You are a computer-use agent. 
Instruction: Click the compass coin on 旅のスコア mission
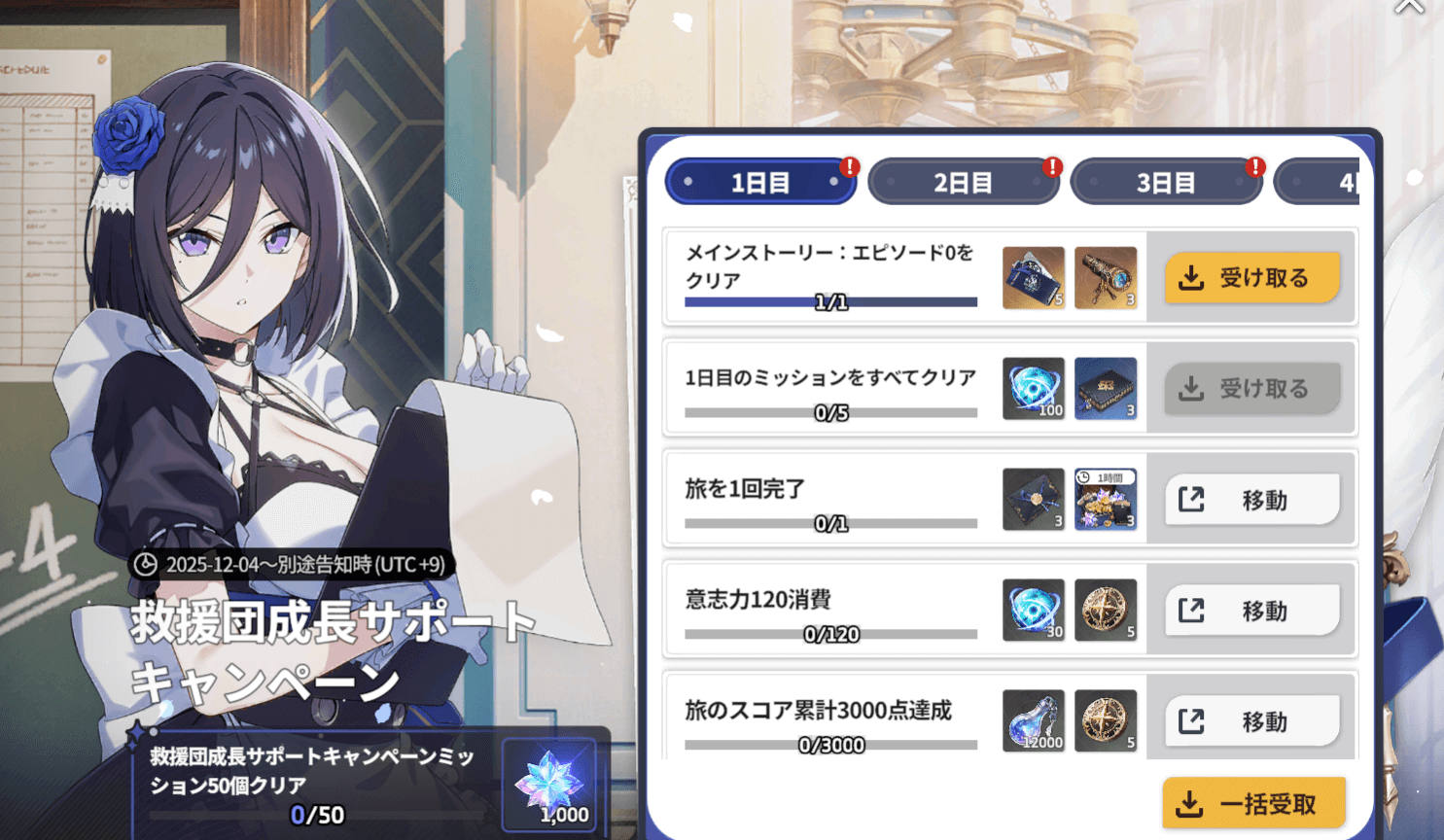[x=1106, y=721]
